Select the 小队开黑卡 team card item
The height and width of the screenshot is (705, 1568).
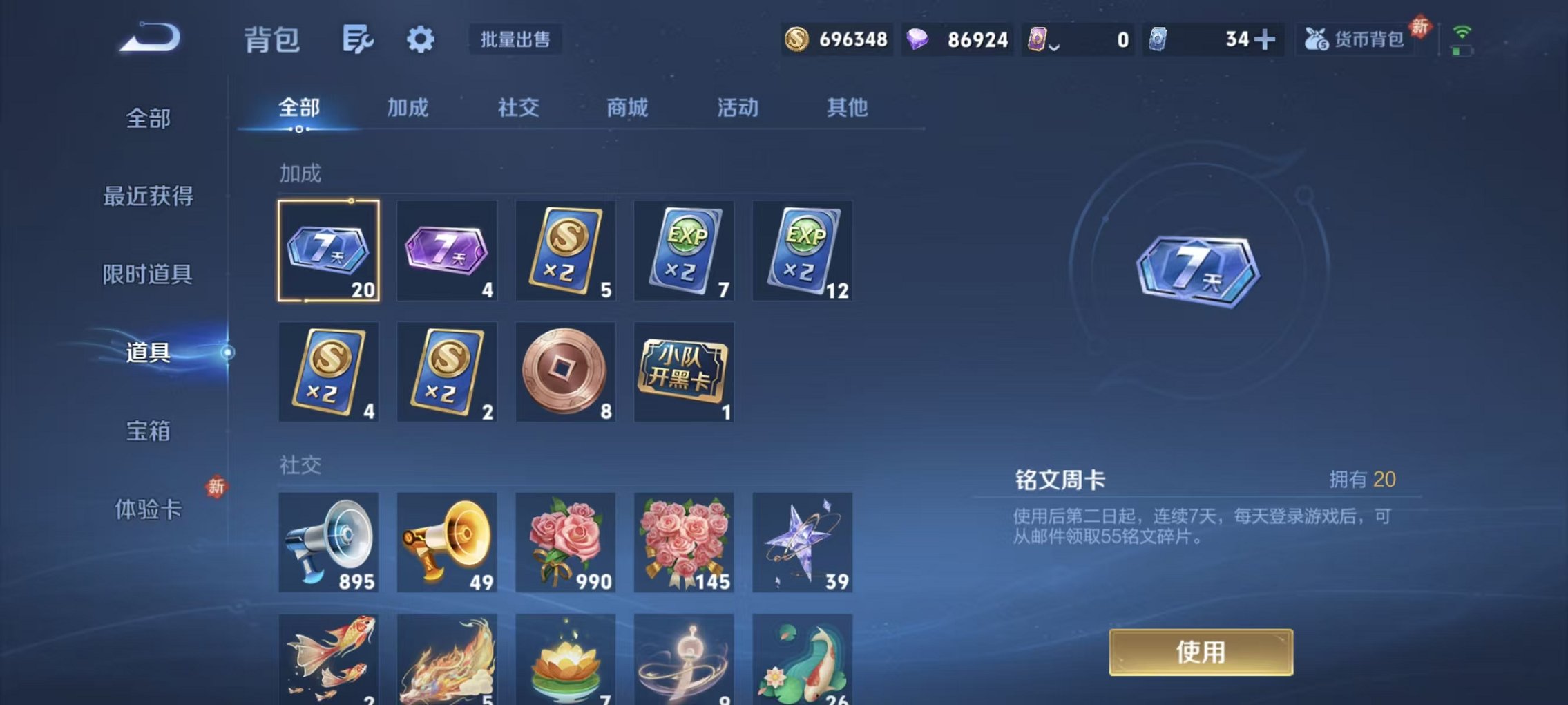point(684,372)
